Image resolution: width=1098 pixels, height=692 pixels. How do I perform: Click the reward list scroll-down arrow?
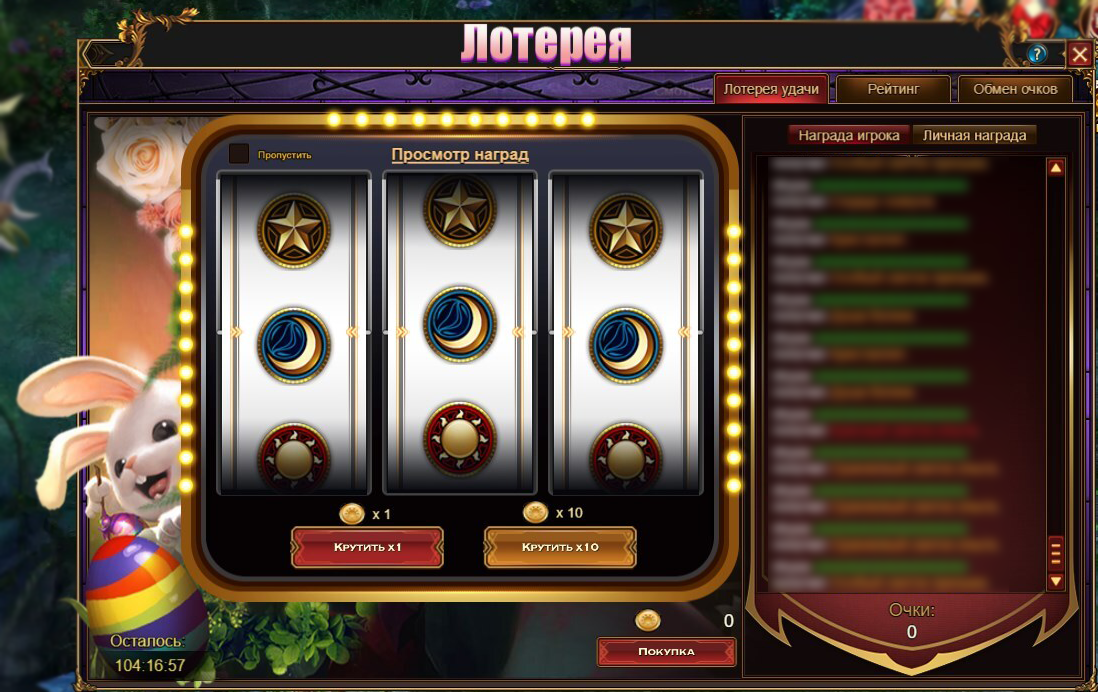(x=1056, y=580)
